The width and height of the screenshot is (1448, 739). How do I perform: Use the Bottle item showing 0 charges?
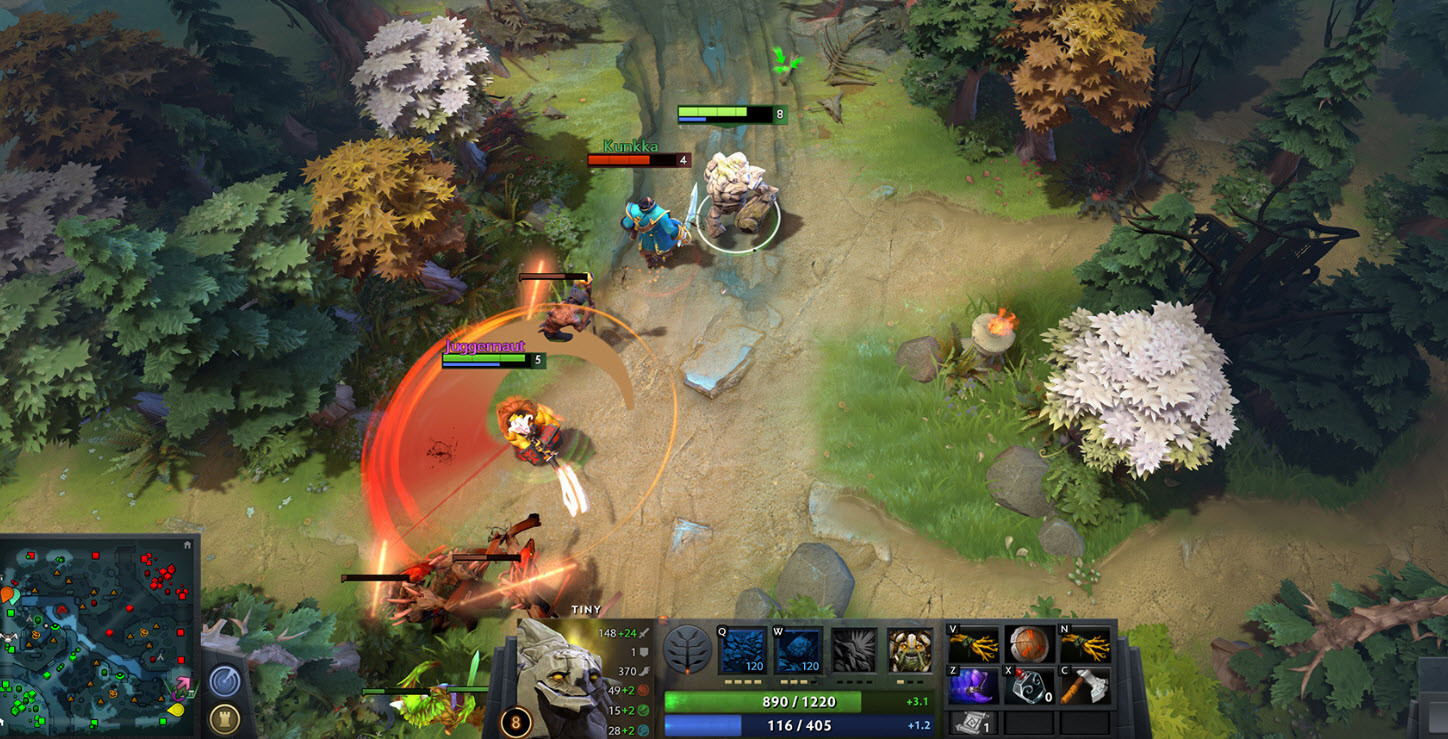coord(1029,686)
